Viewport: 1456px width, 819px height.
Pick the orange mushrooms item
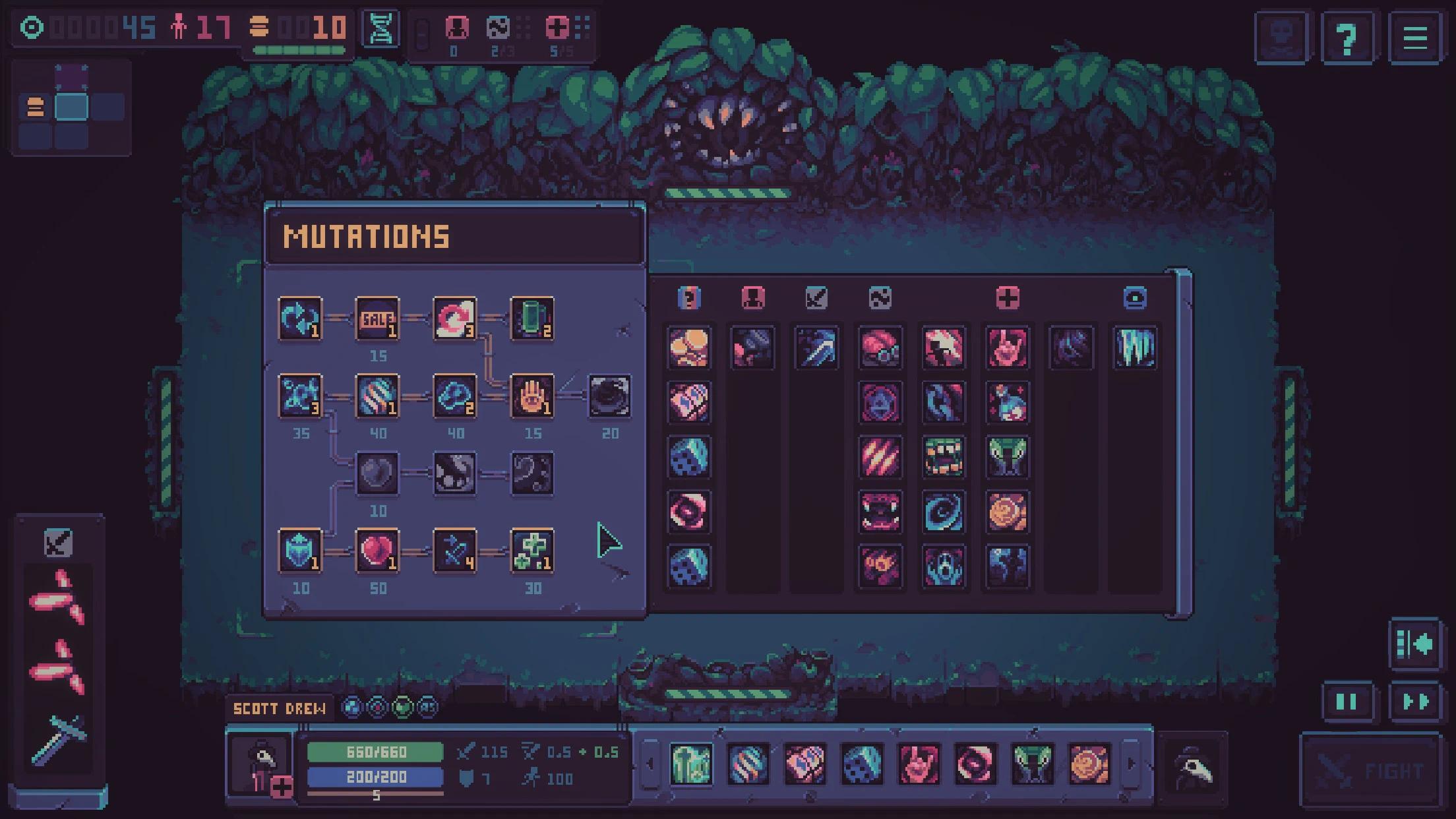pyautogui.click(x=688, y=348)
